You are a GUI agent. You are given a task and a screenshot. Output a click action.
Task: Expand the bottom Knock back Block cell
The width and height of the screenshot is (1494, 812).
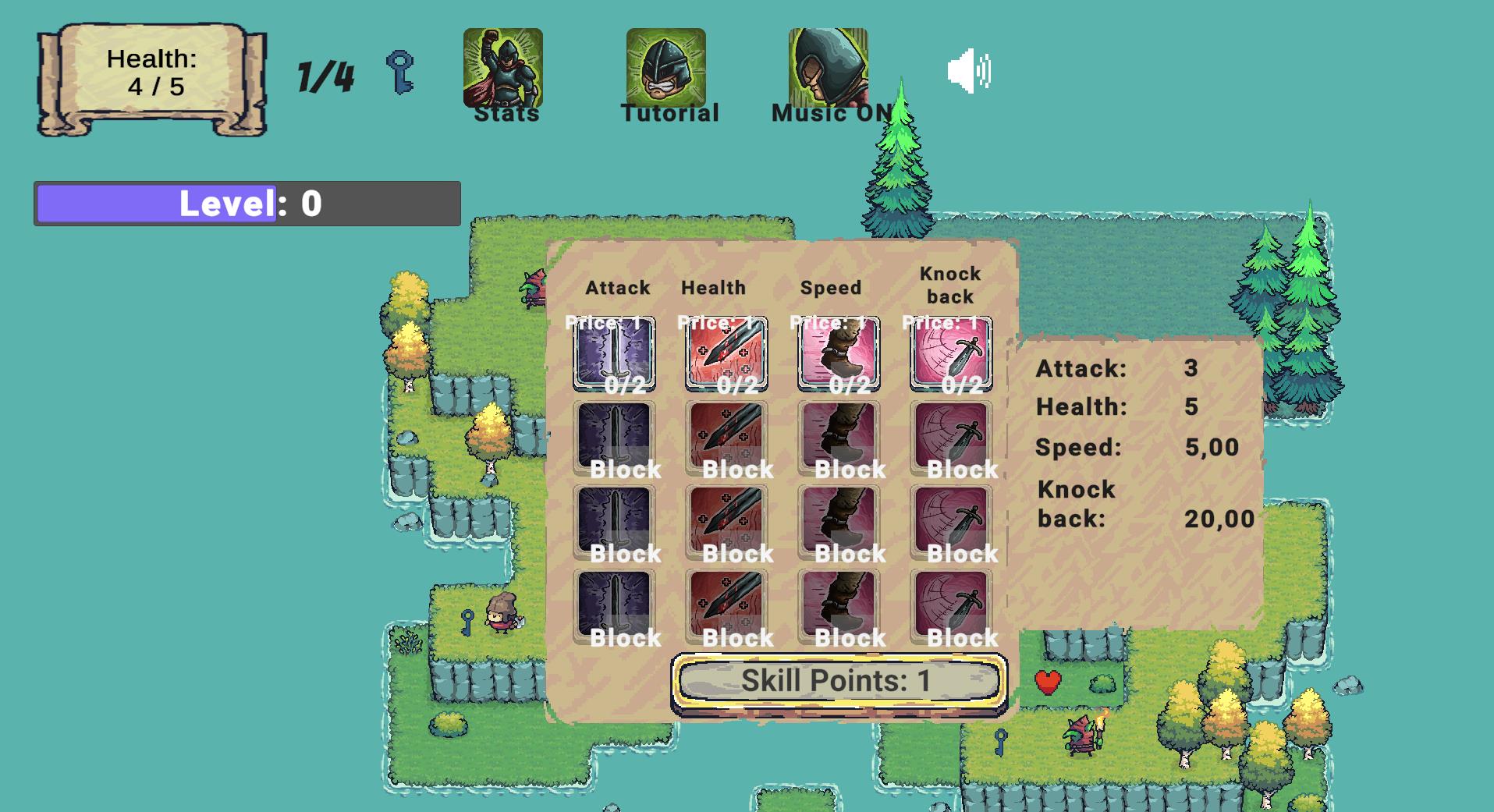pyautogui.click(x=950, y=607)
